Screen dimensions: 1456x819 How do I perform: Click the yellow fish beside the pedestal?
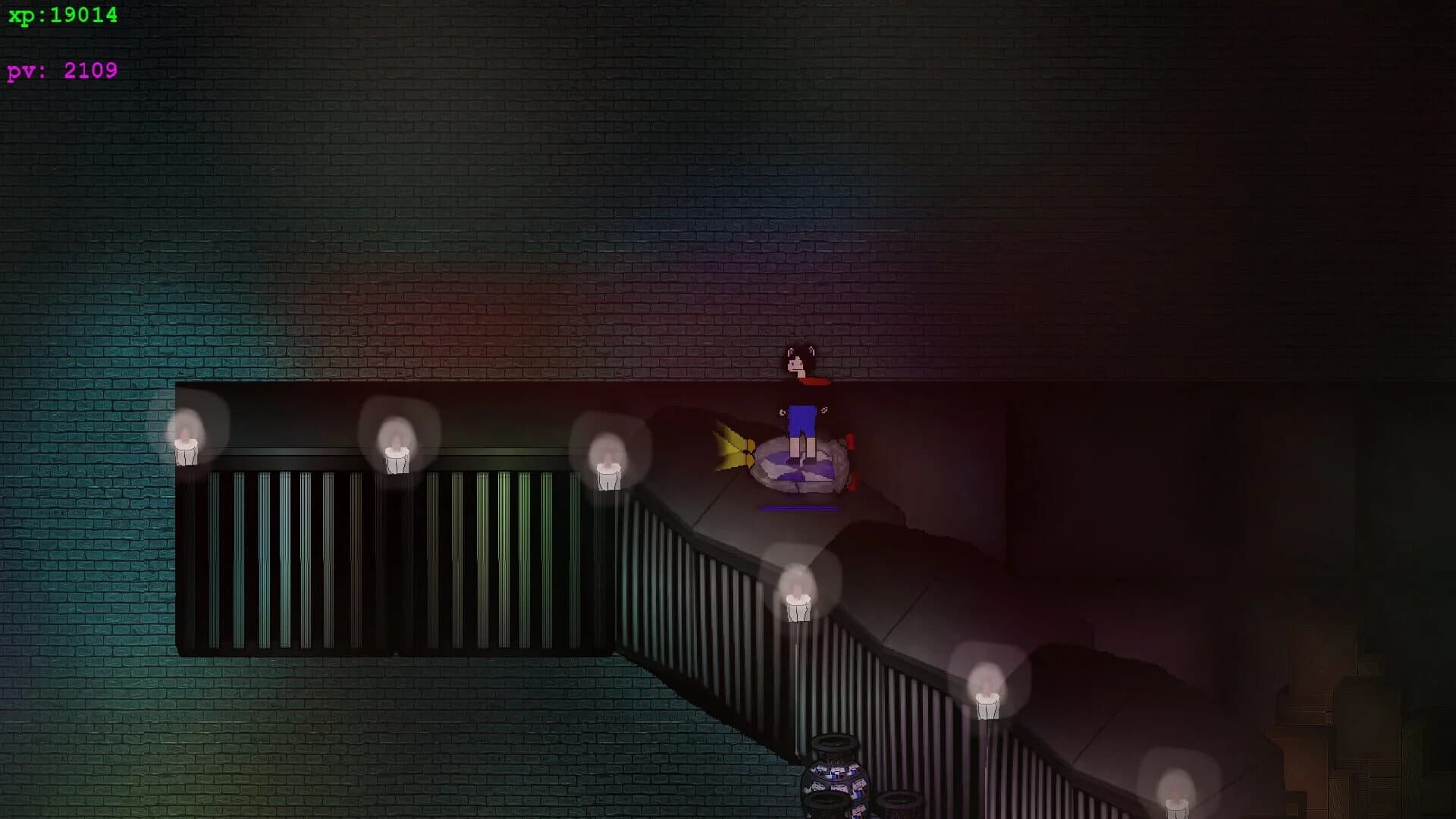pos(732,451)
